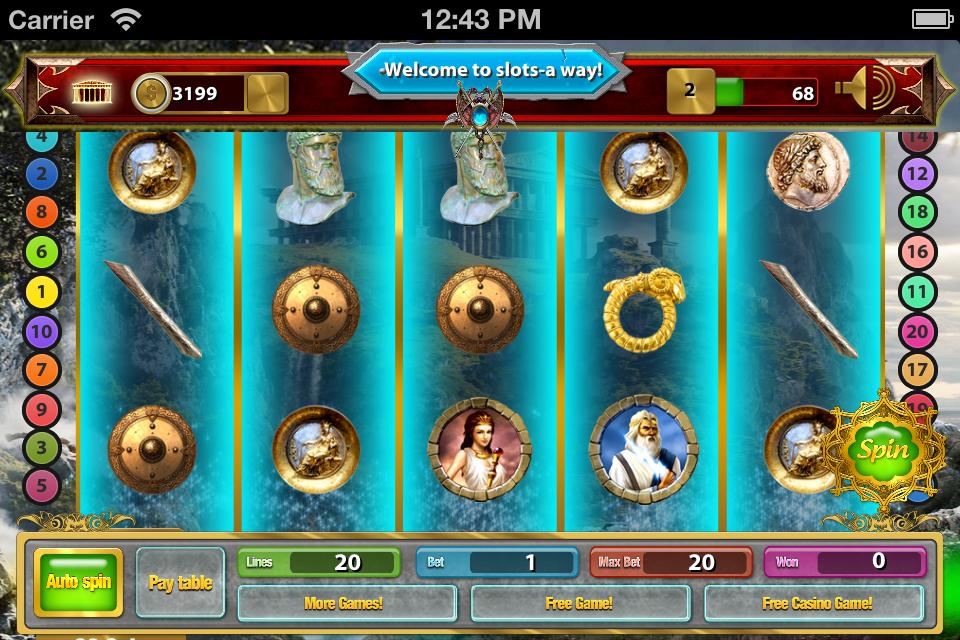Open the Pay table
Viewport: 960px width, 640px height.
(x=180, y=582)
